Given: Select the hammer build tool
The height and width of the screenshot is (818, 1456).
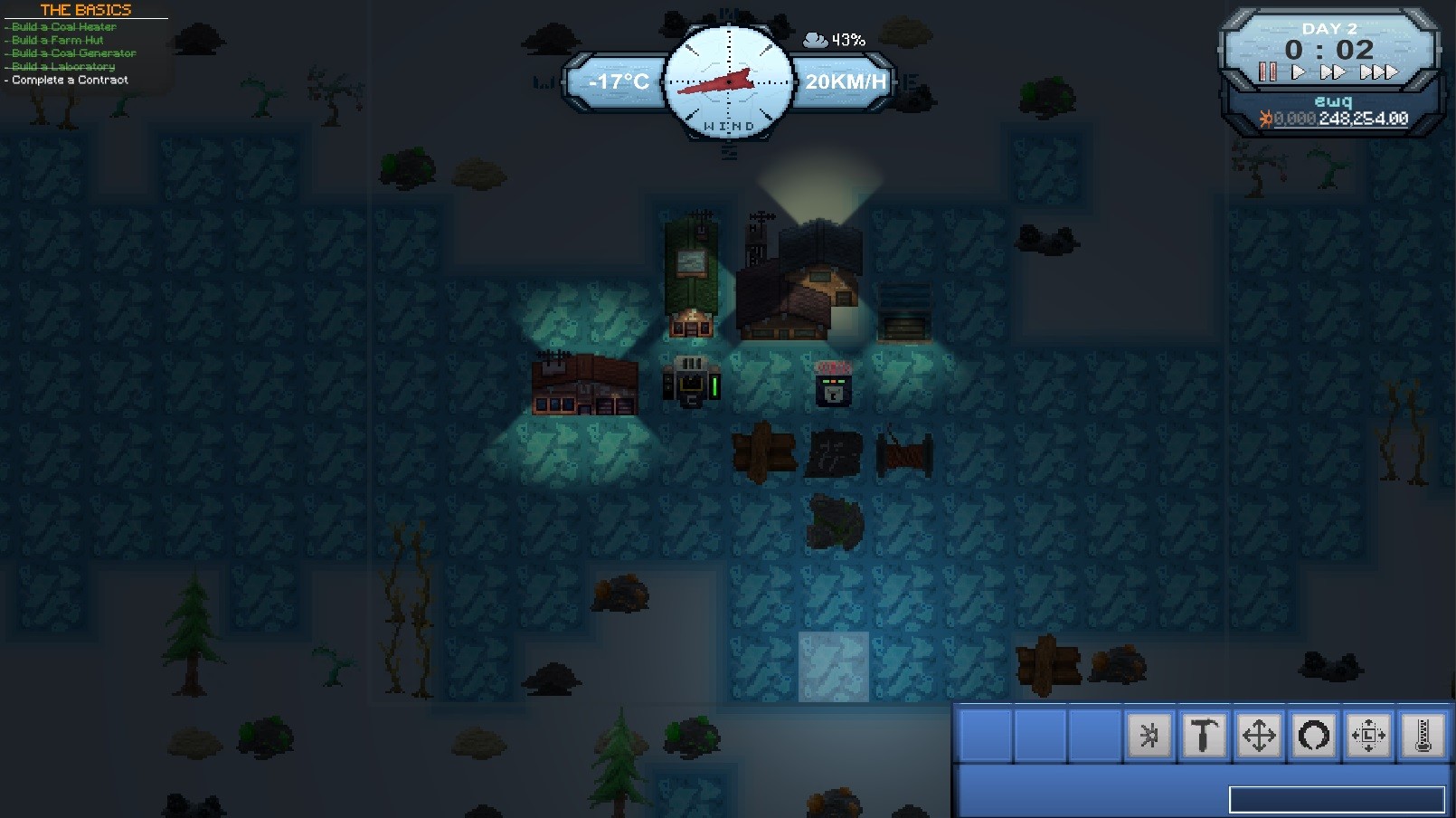Looking at the screenshot, I should point(1203,736).
